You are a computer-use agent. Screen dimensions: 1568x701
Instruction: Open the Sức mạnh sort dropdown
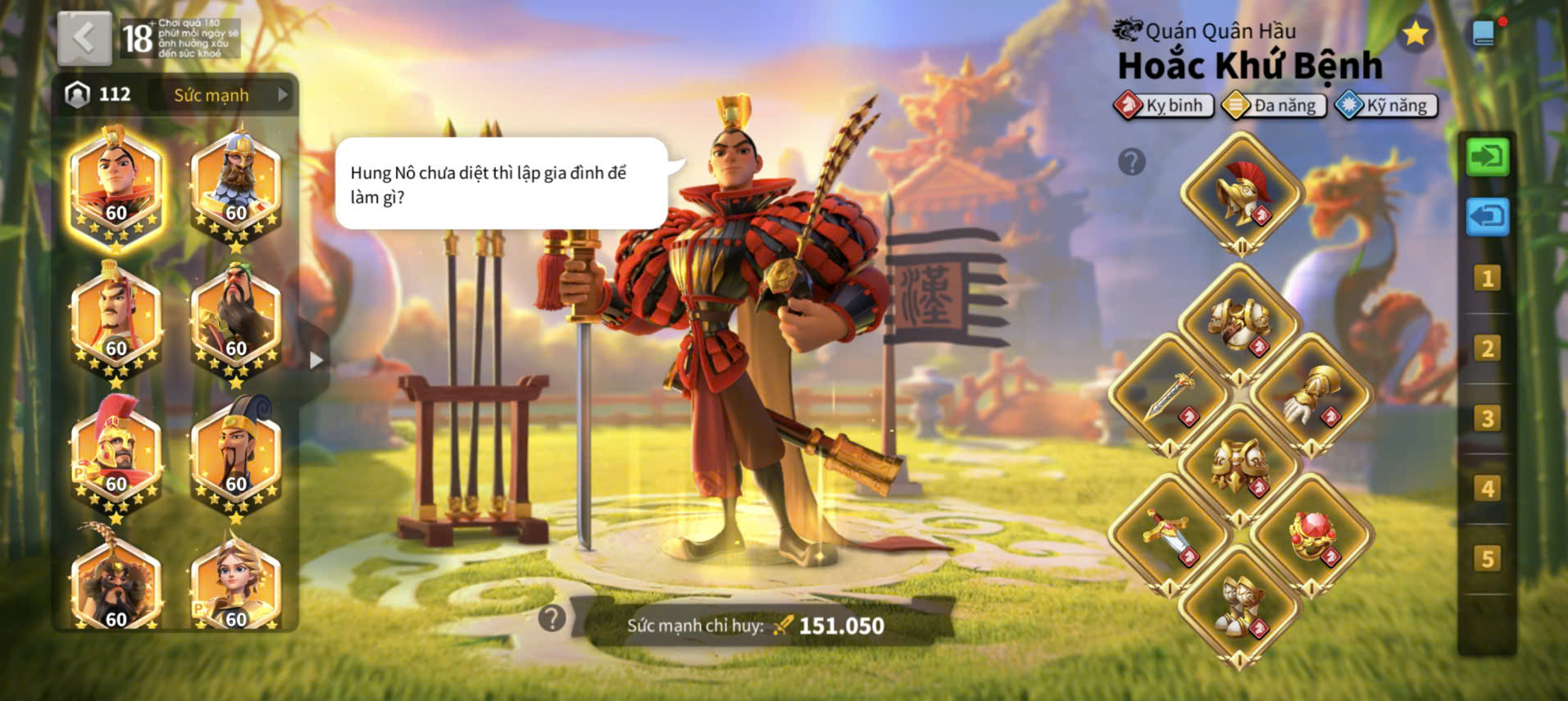[223, 95]
